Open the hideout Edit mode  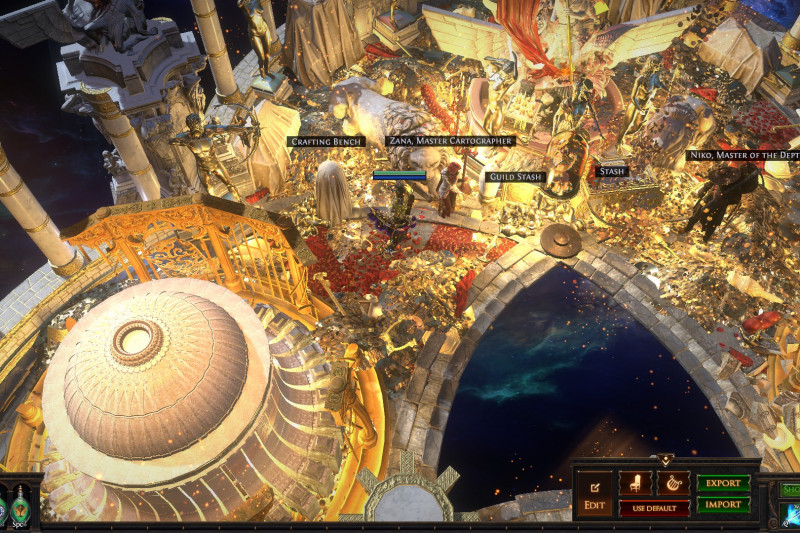click(x=594, y=494)
